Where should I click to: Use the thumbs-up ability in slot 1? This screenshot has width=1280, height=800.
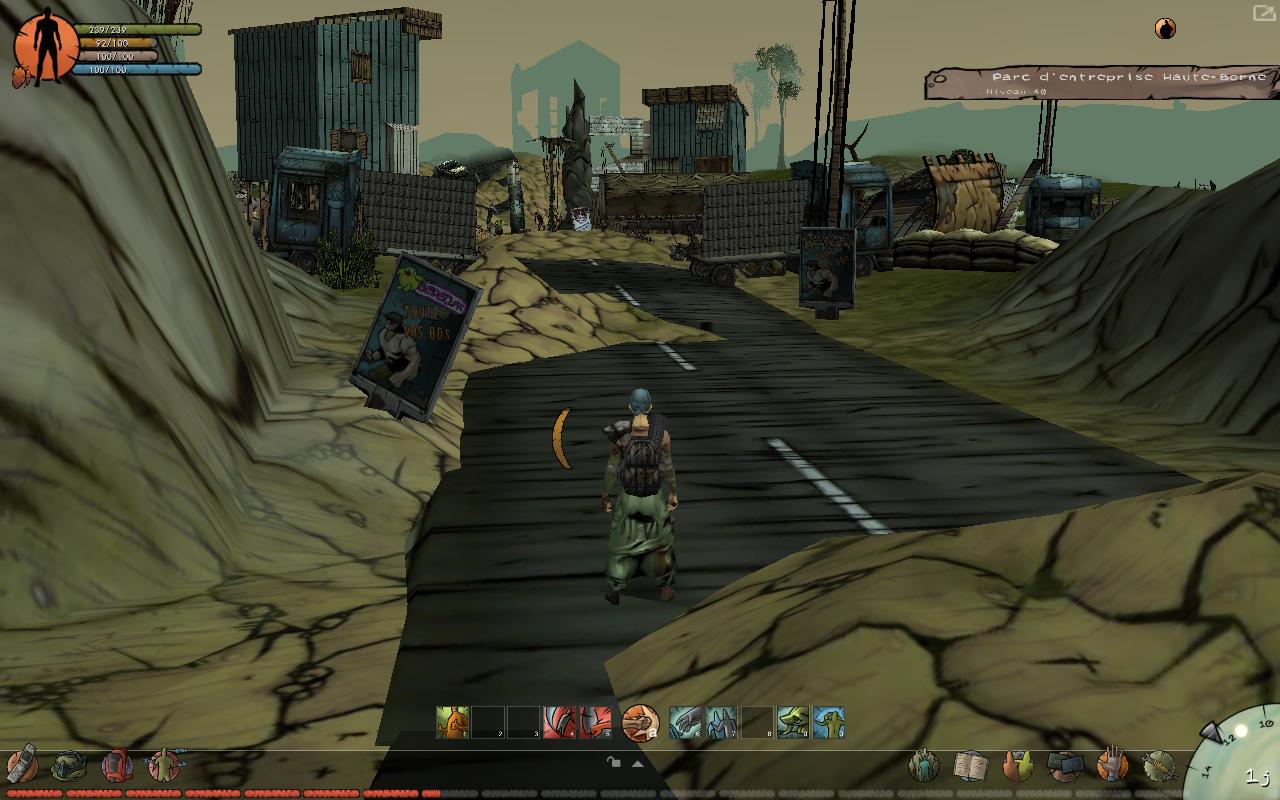(452, 722)
